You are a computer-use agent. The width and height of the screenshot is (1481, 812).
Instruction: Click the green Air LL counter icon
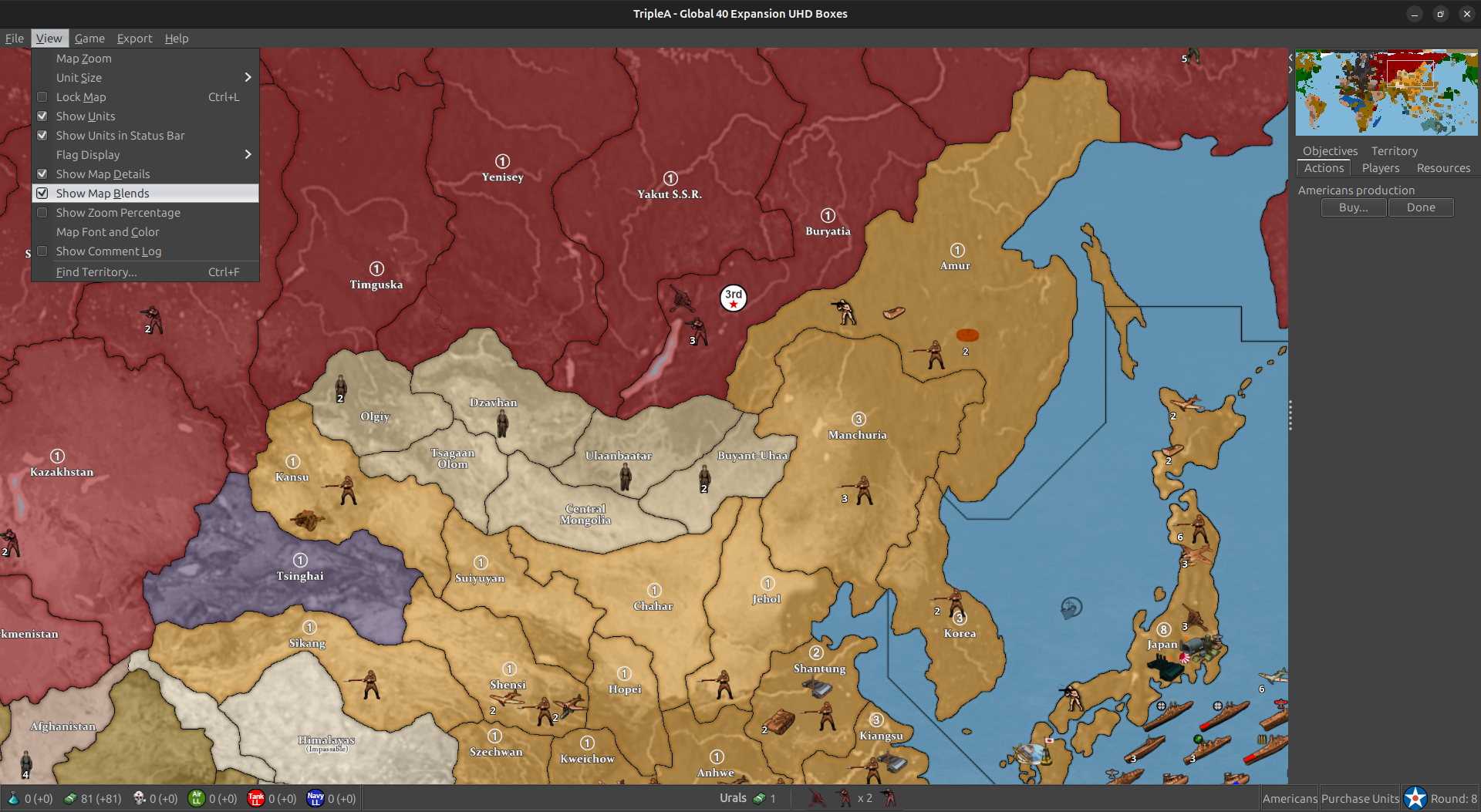(197, 798)
